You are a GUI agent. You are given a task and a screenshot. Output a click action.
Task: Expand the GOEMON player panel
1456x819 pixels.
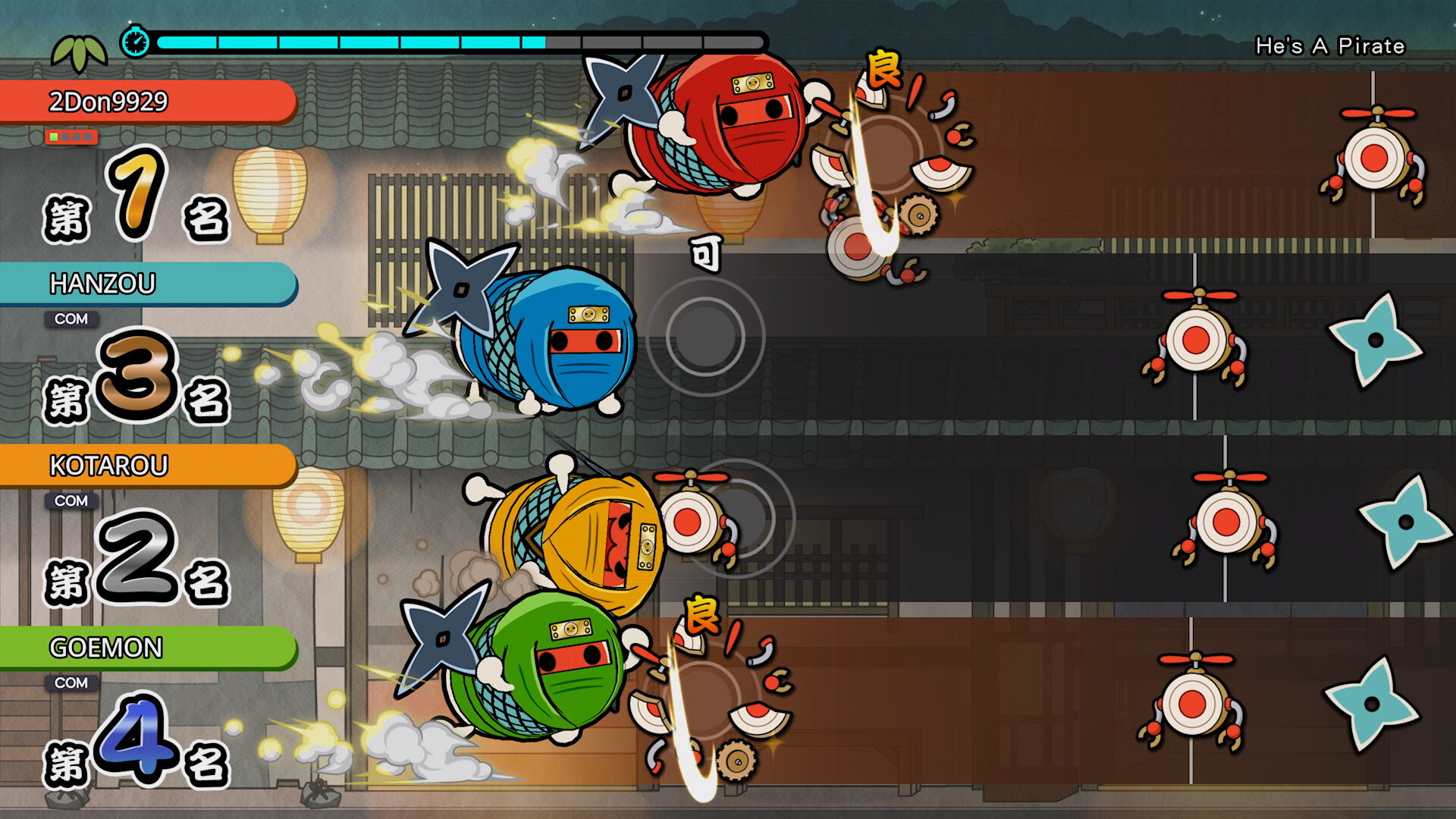point(144,647)
